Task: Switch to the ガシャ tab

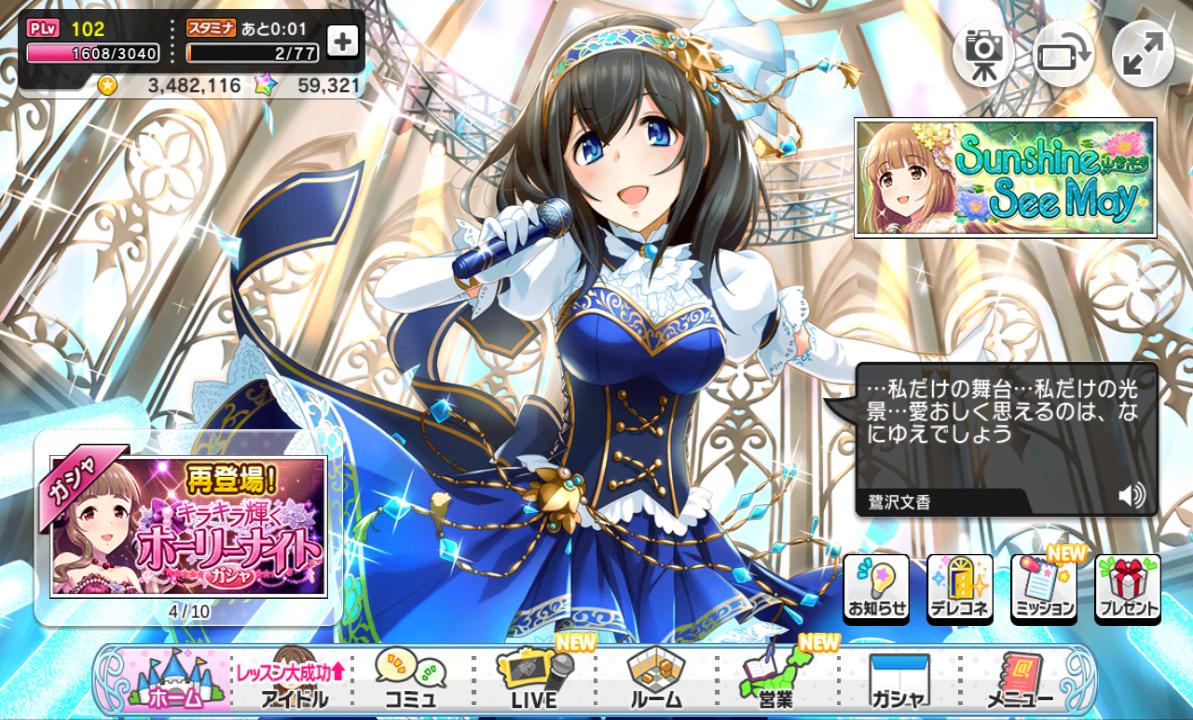Action: pos(897,681)
